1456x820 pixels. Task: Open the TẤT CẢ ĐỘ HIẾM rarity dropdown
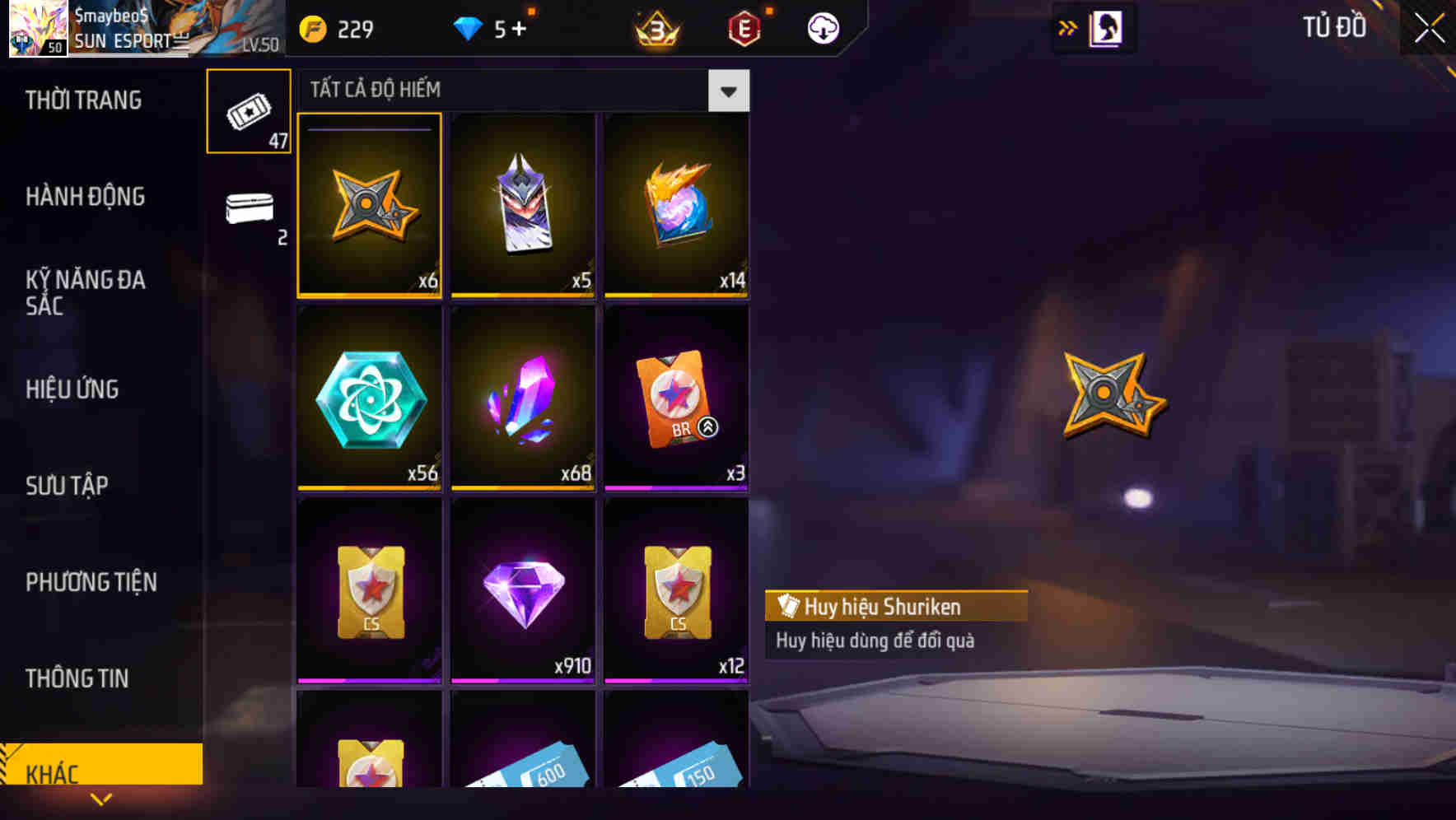pos(727,91)
